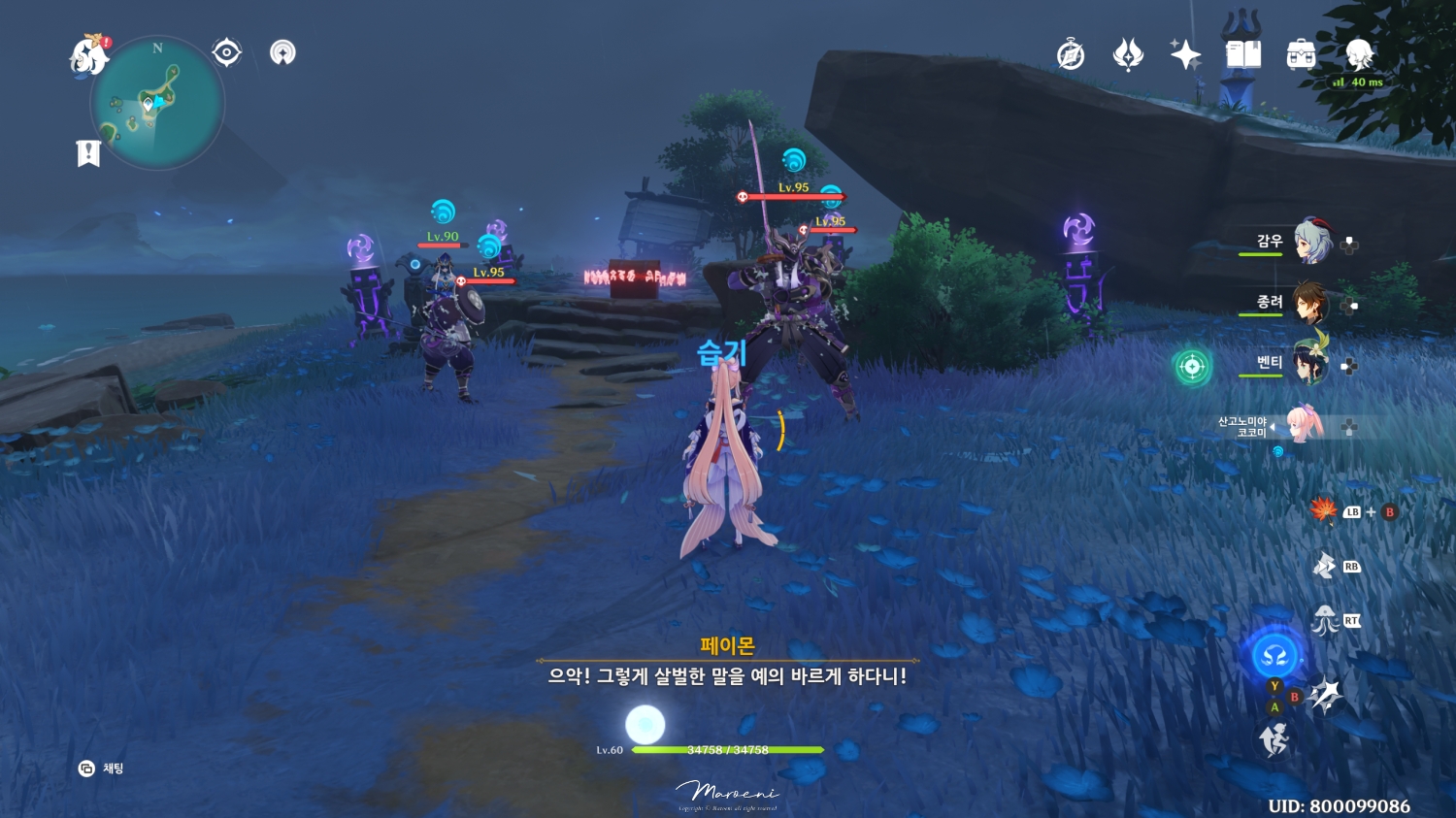Cast Kokomi's jellyfish elemental skill icon
This screenshot has width=1456, height=818.
pos(1323,621)
